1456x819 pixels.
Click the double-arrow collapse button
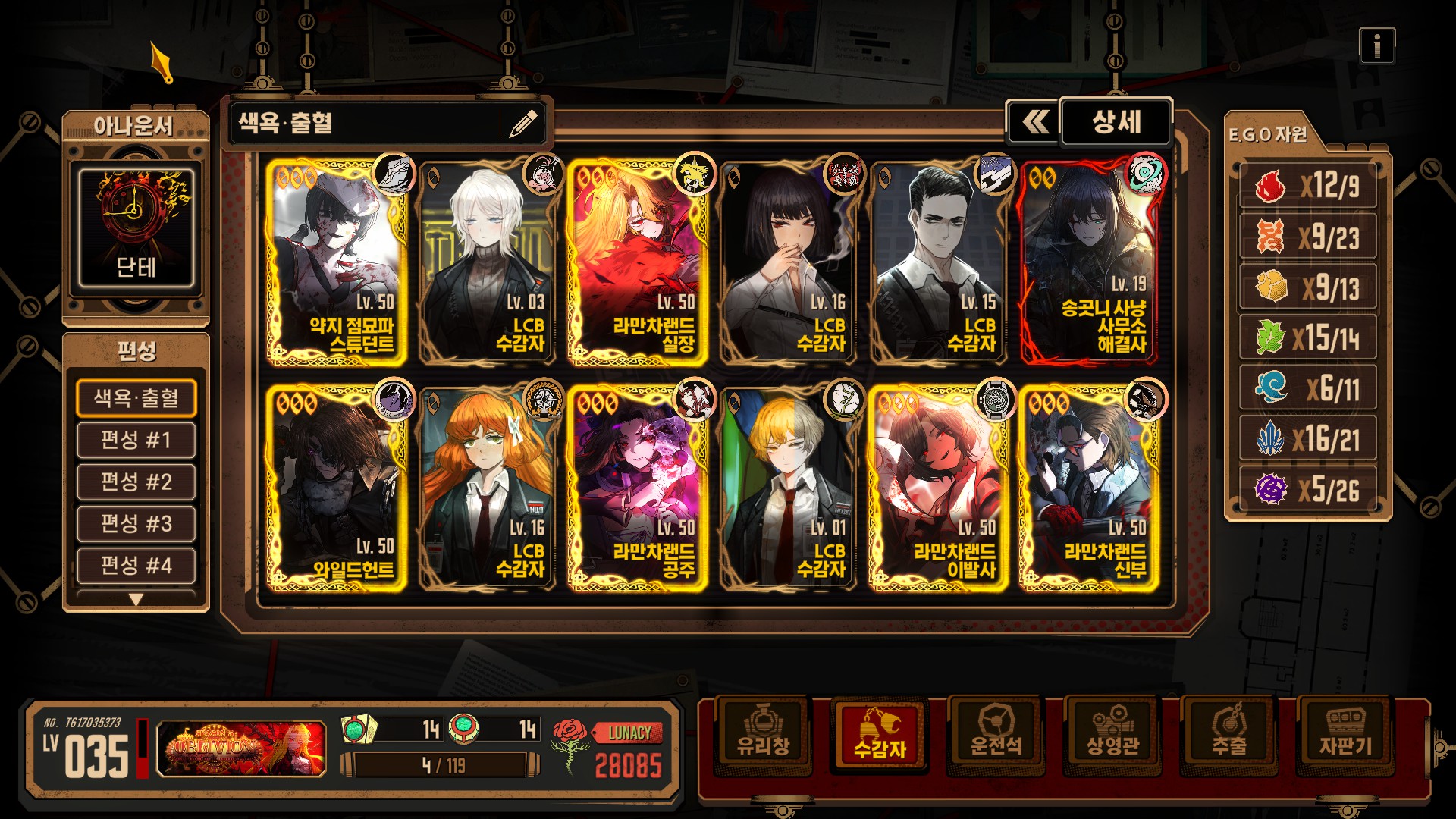(1034, 122)
